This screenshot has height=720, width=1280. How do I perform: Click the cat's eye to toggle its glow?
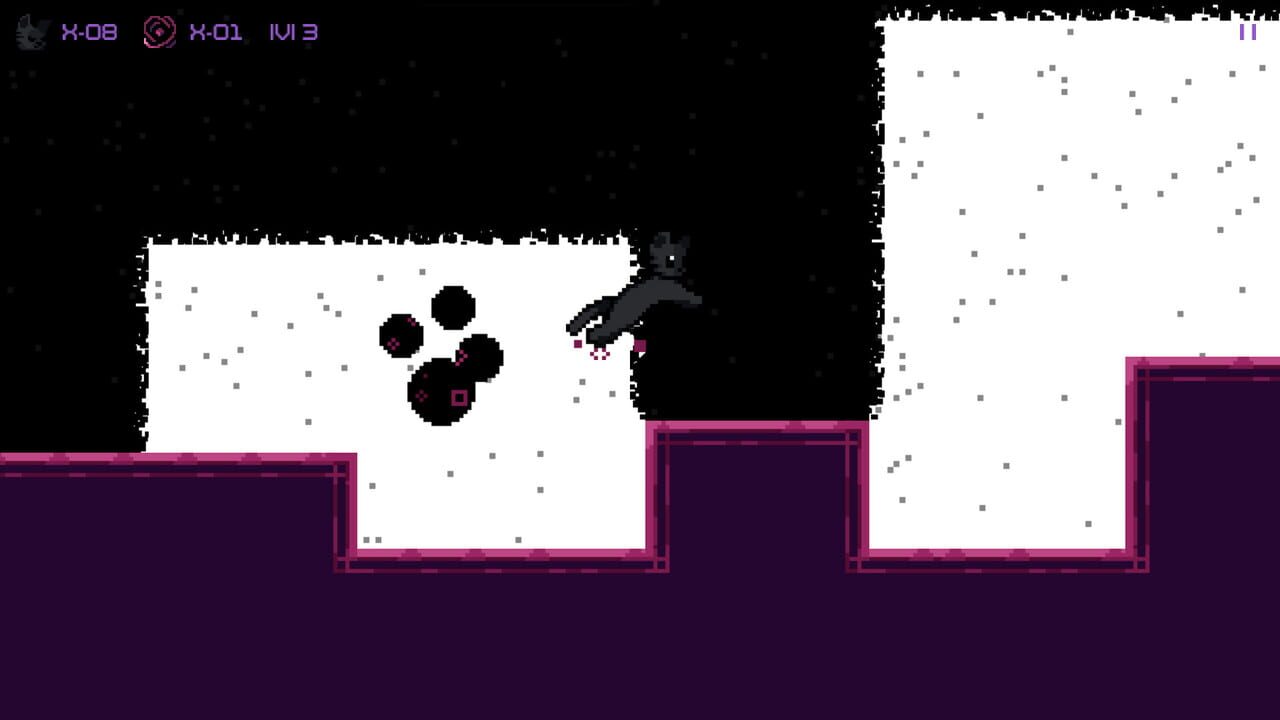point(673,258)
